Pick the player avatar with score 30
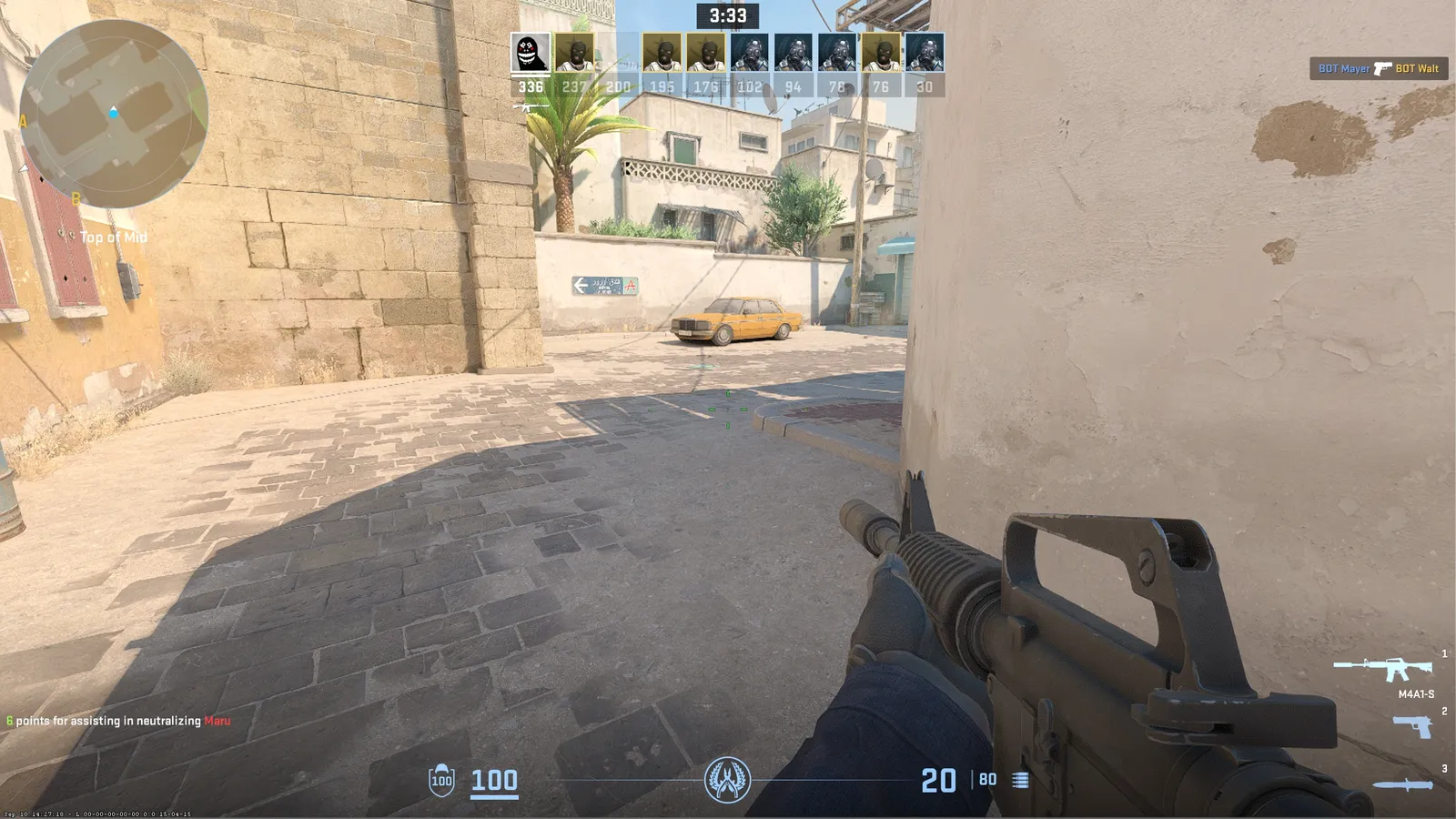This screenshot has width=1456, height=819. (925, 53)
